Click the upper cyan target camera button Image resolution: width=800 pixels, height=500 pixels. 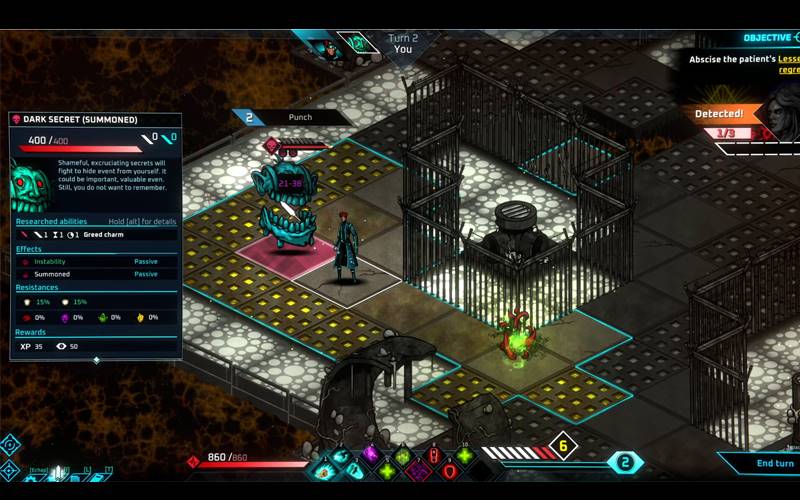point(9,443)
